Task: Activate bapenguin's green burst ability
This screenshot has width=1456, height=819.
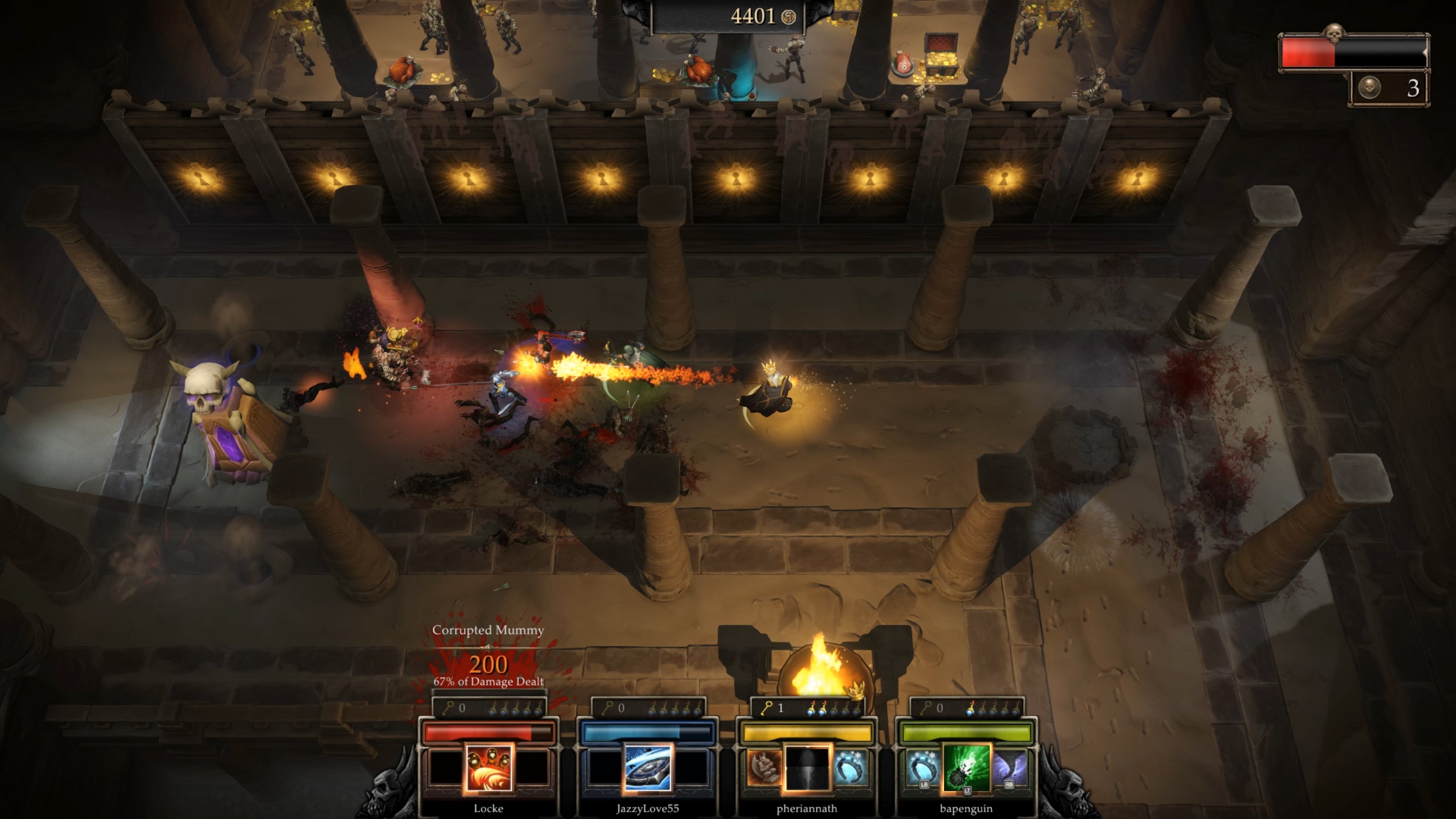Action: coord(966,767)
